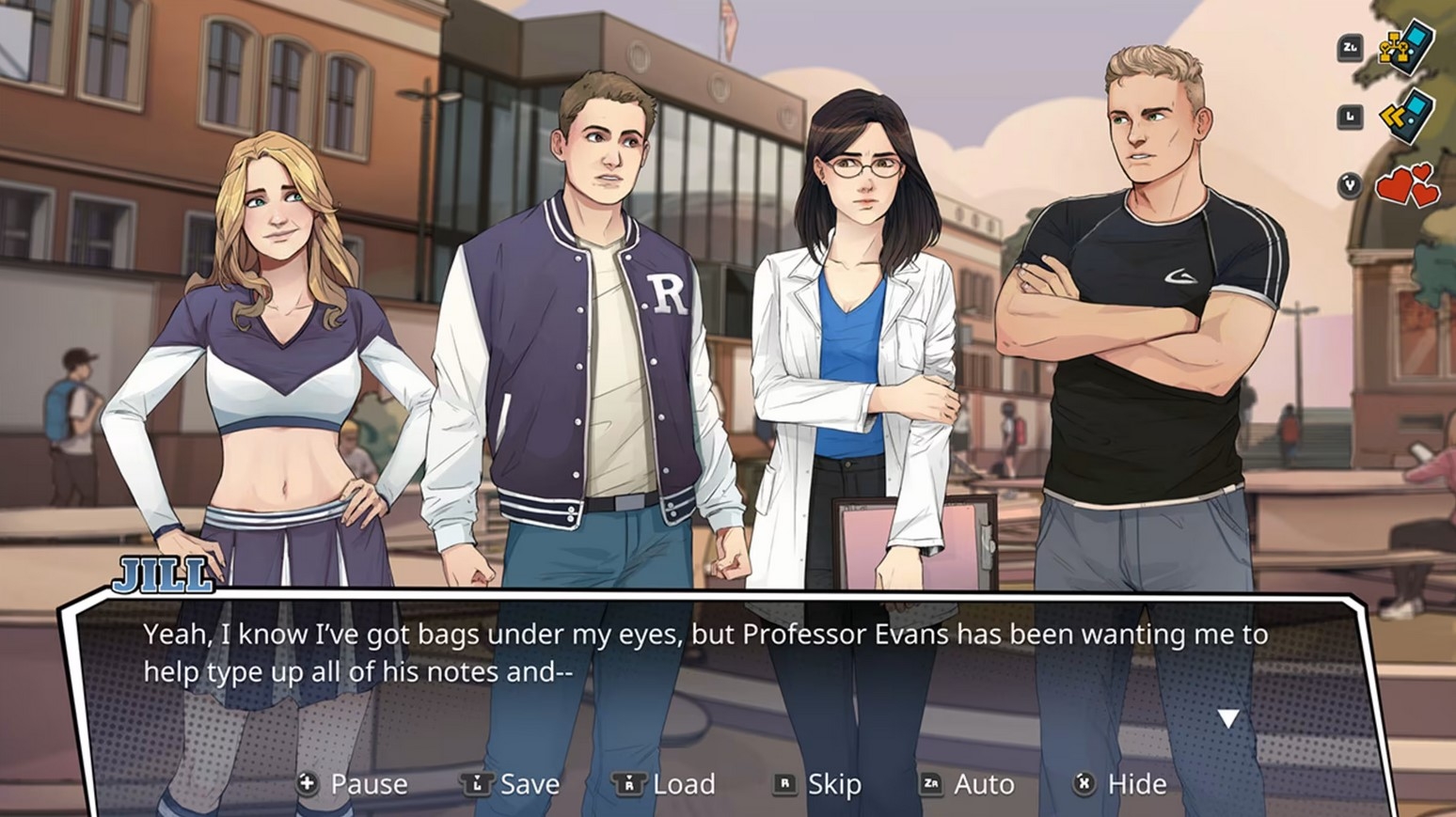
Task: Load a saved game
Action: 664,783
